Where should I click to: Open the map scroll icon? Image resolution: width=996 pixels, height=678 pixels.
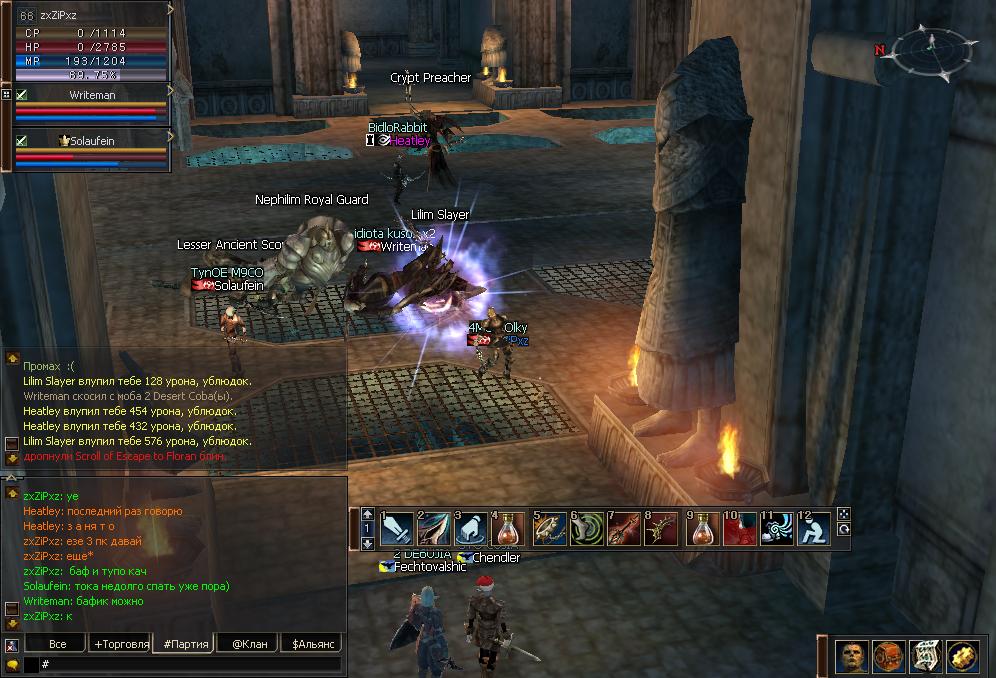click(925, 656)
